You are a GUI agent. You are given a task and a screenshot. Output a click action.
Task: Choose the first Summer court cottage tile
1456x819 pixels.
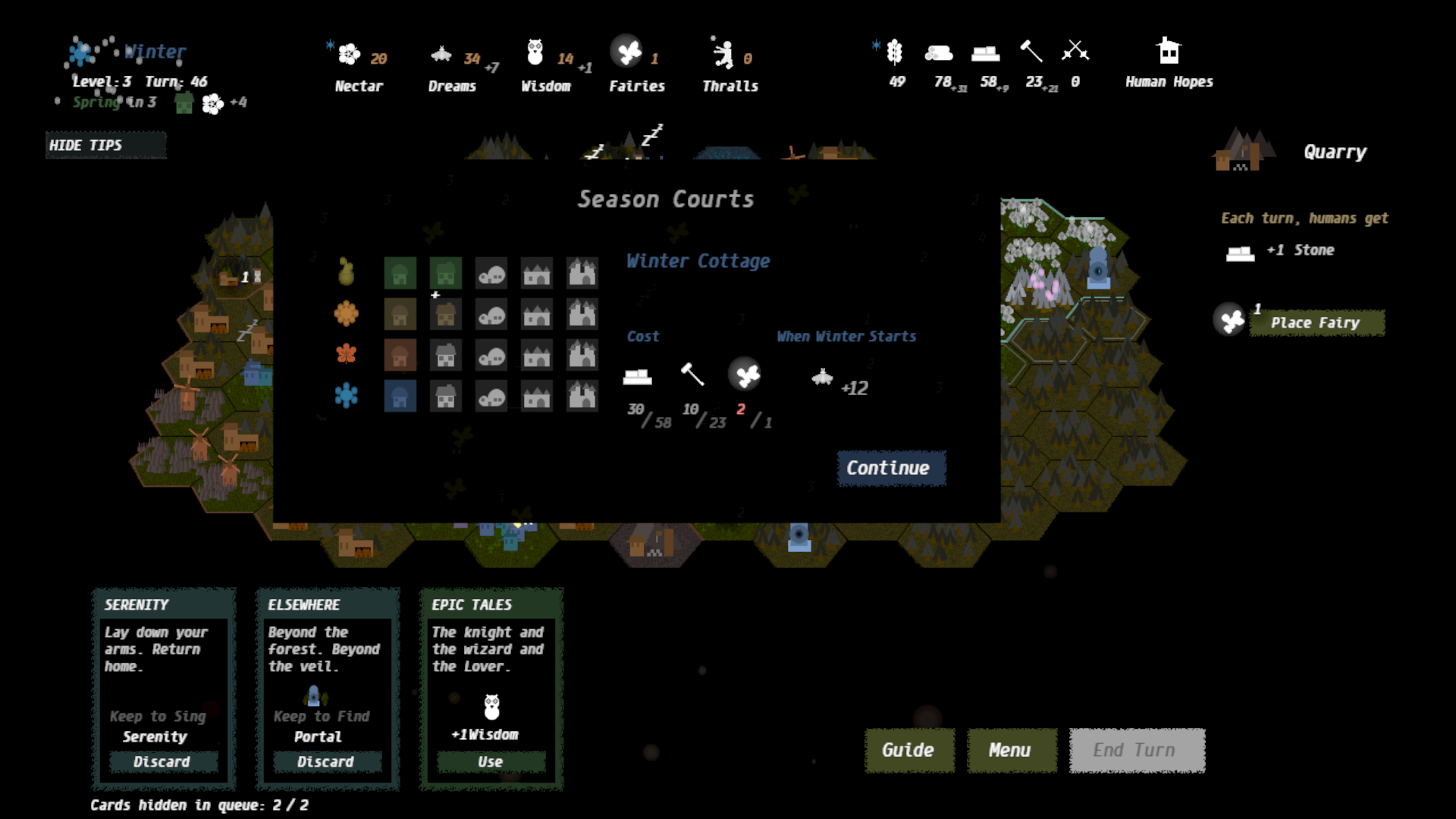(400, 314)
